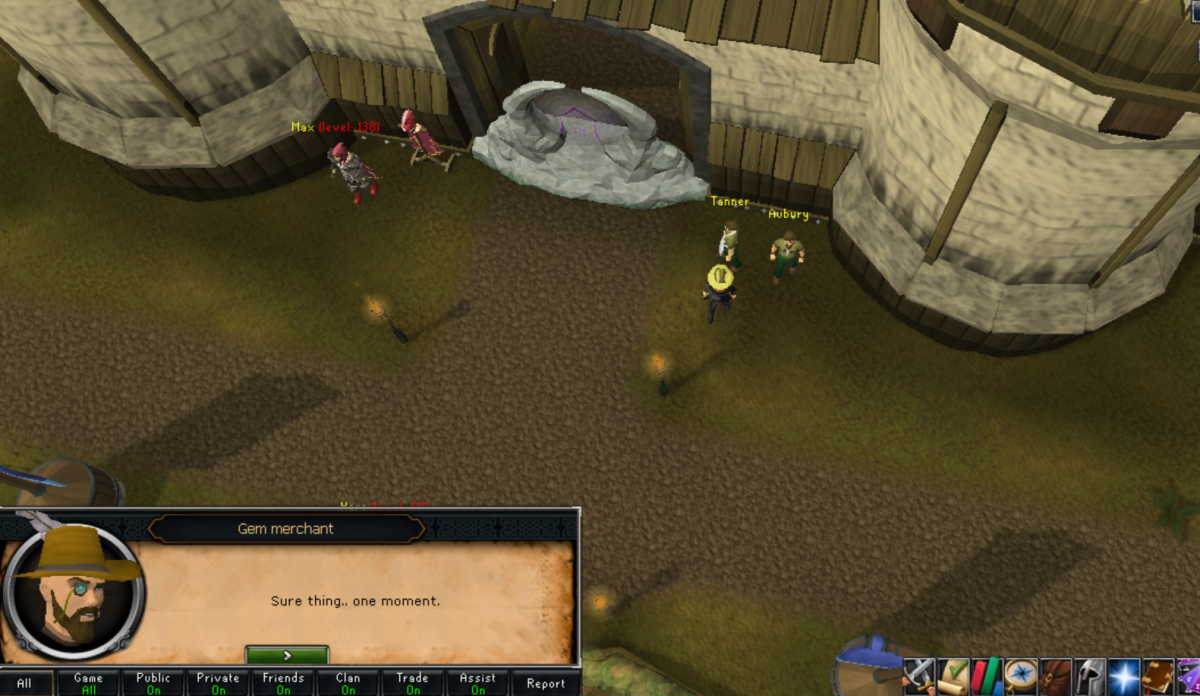Open the compass quest tab
The image size is (1200, 696).
tap(1022, 676)
